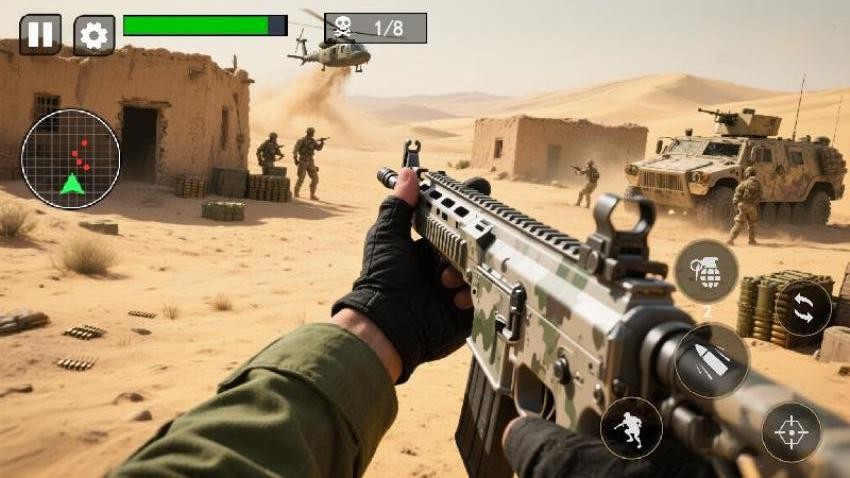This screenshot has width=850, height=478.
Task: Tap the circular radar minimap
Action: 71,159
